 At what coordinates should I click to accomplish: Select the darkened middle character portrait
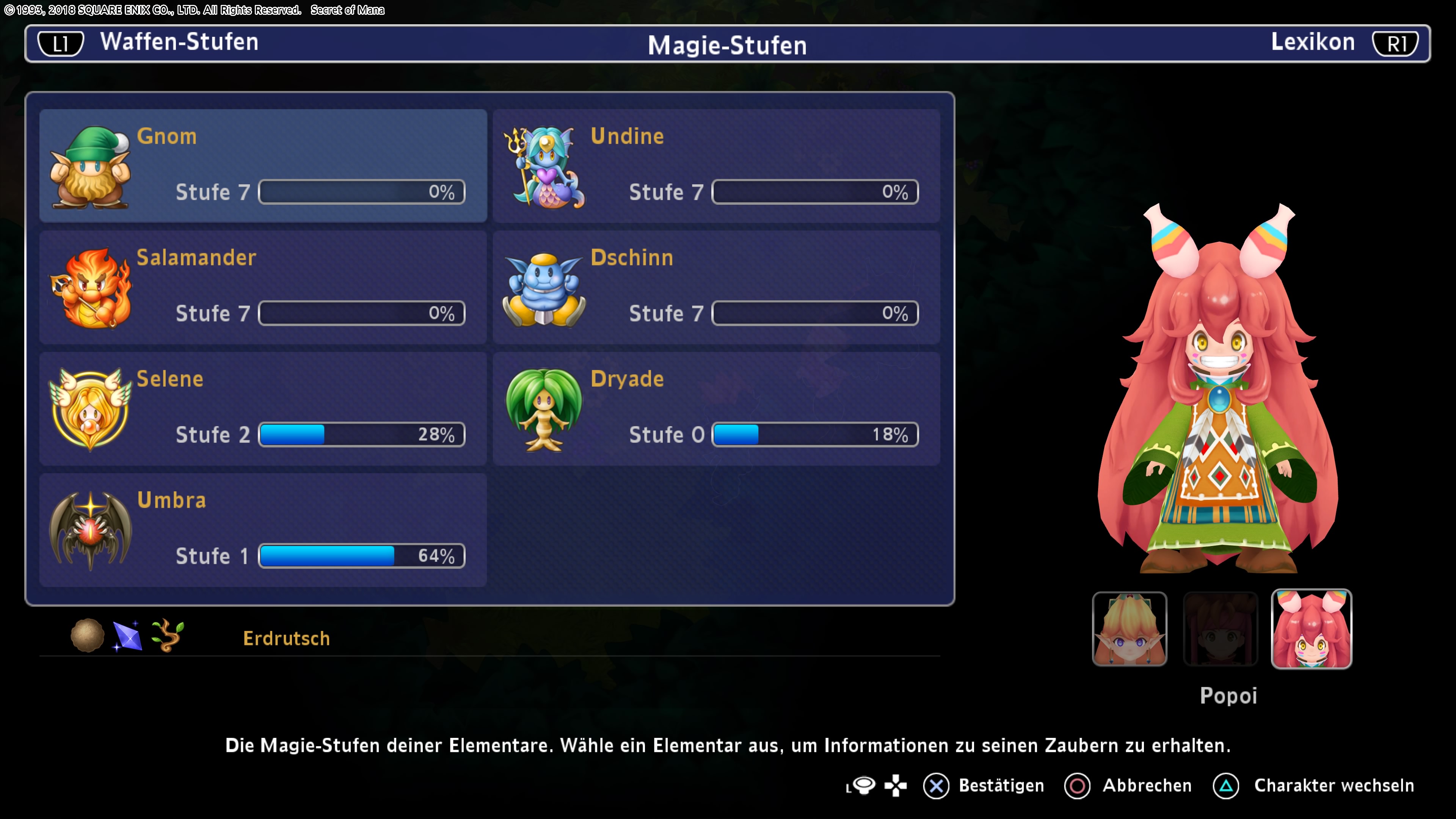click(x=1220, y=629)
